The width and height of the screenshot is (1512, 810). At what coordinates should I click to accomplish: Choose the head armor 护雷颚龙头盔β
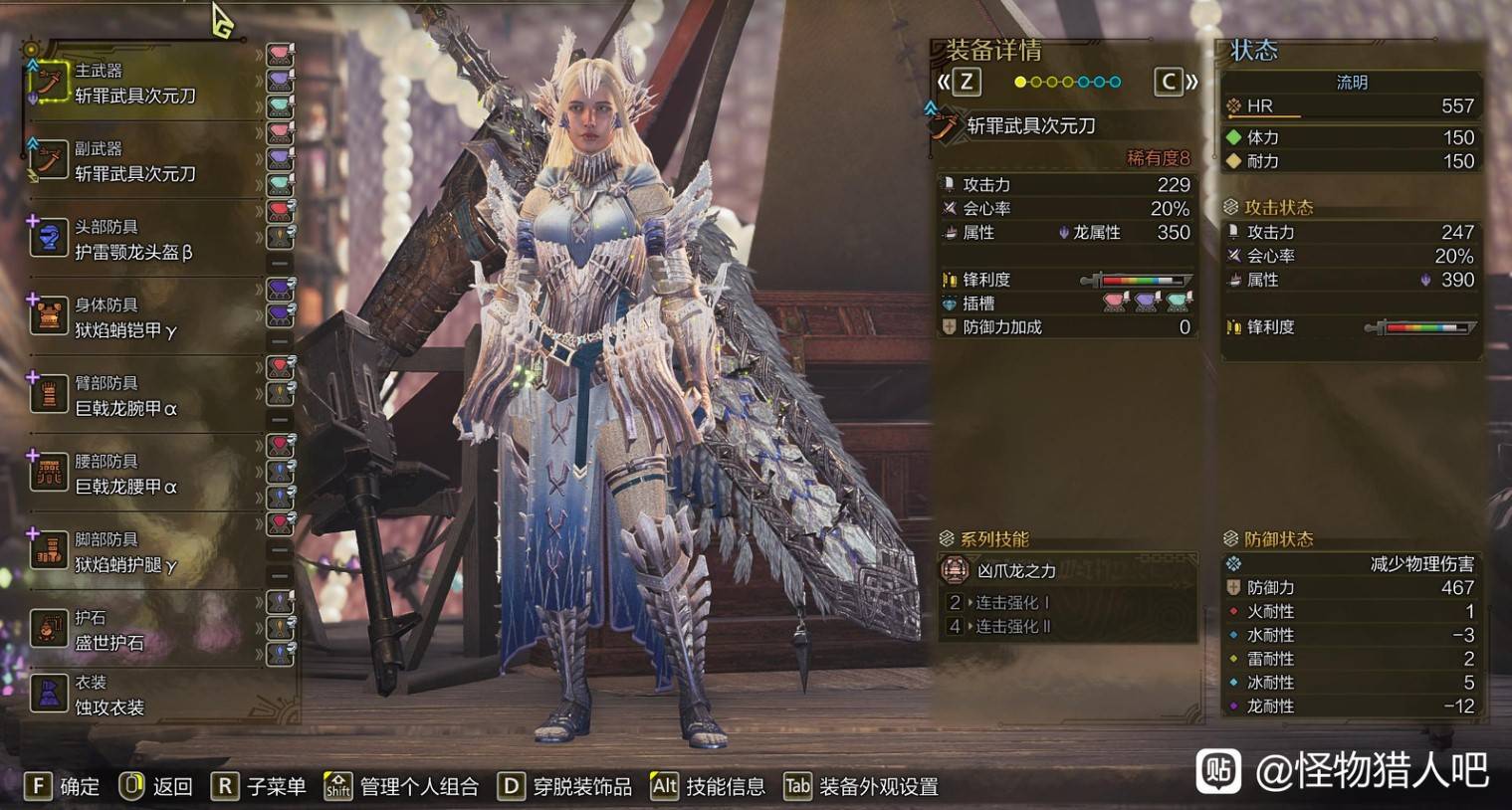pyautogui.click(x=133, y=240)
